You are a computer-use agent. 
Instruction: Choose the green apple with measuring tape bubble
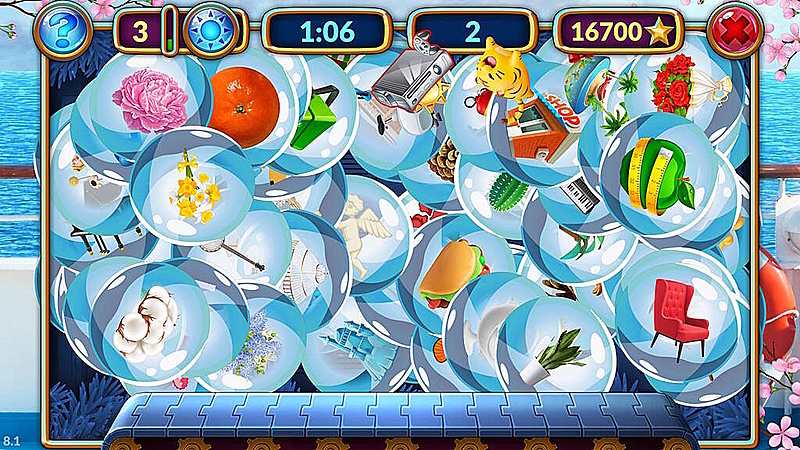657,173
